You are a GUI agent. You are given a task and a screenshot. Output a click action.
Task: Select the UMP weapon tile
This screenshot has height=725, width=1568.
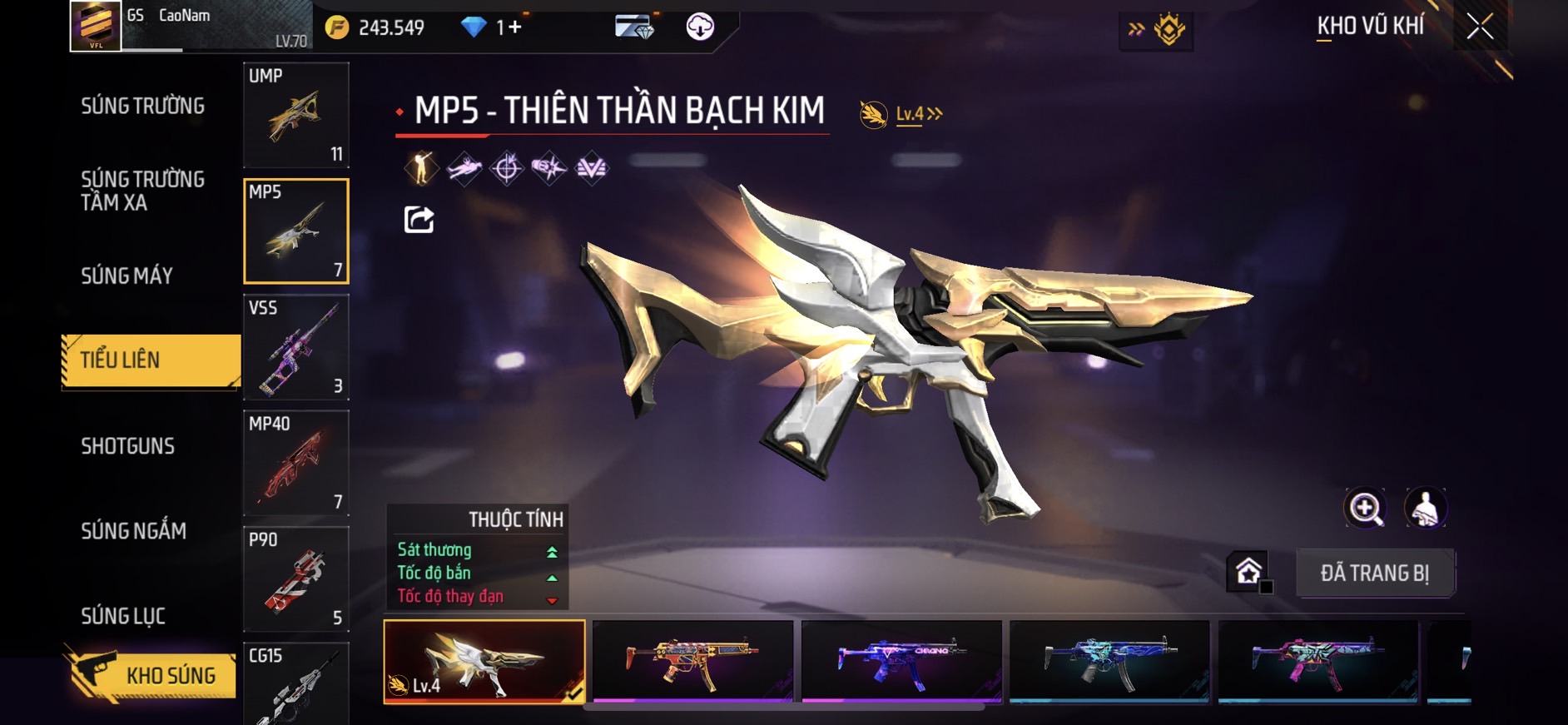(x=295, y=115)
